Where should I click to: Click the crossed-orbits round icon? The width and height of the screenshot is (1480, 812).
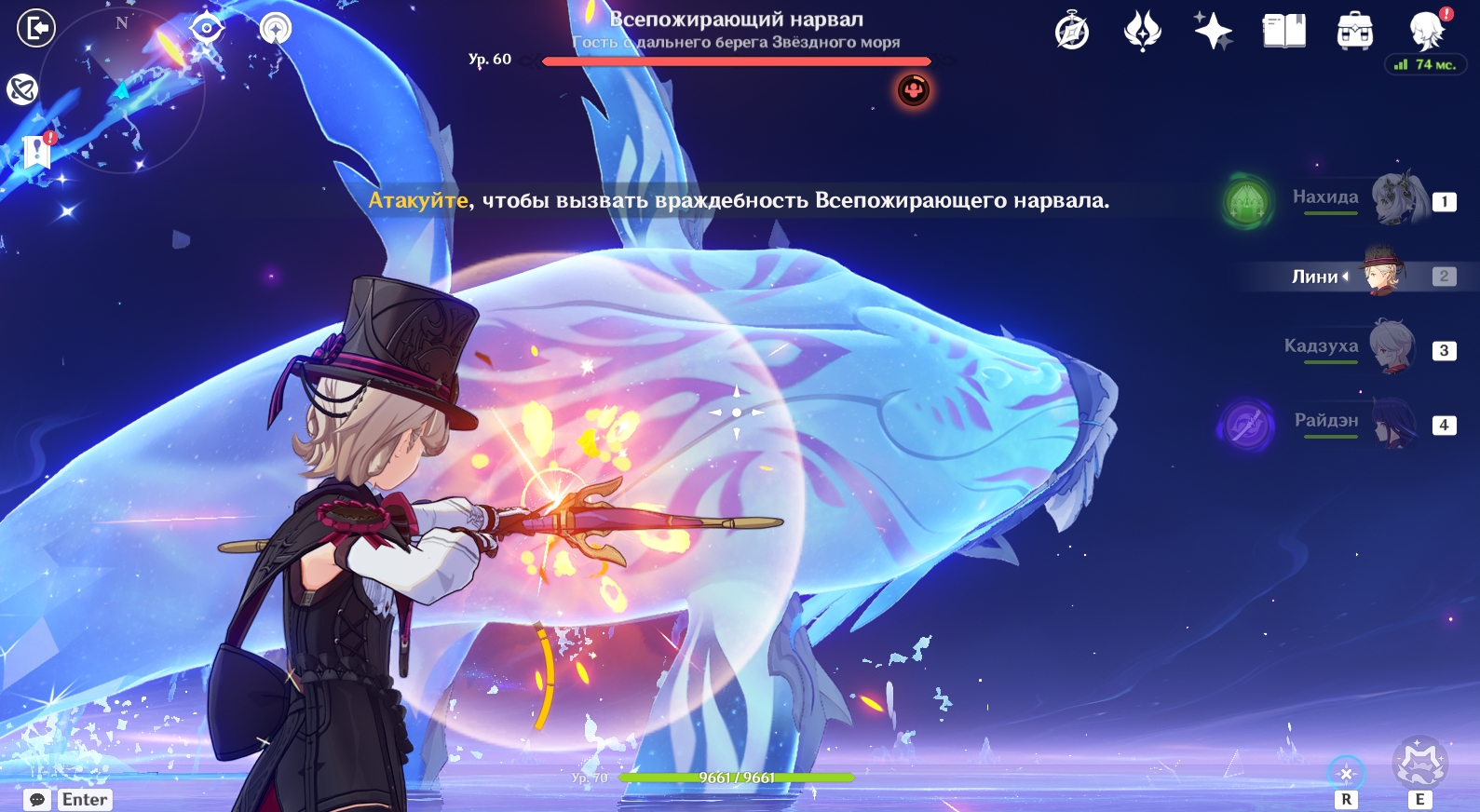pyautogui.click(x=21, y=89)
